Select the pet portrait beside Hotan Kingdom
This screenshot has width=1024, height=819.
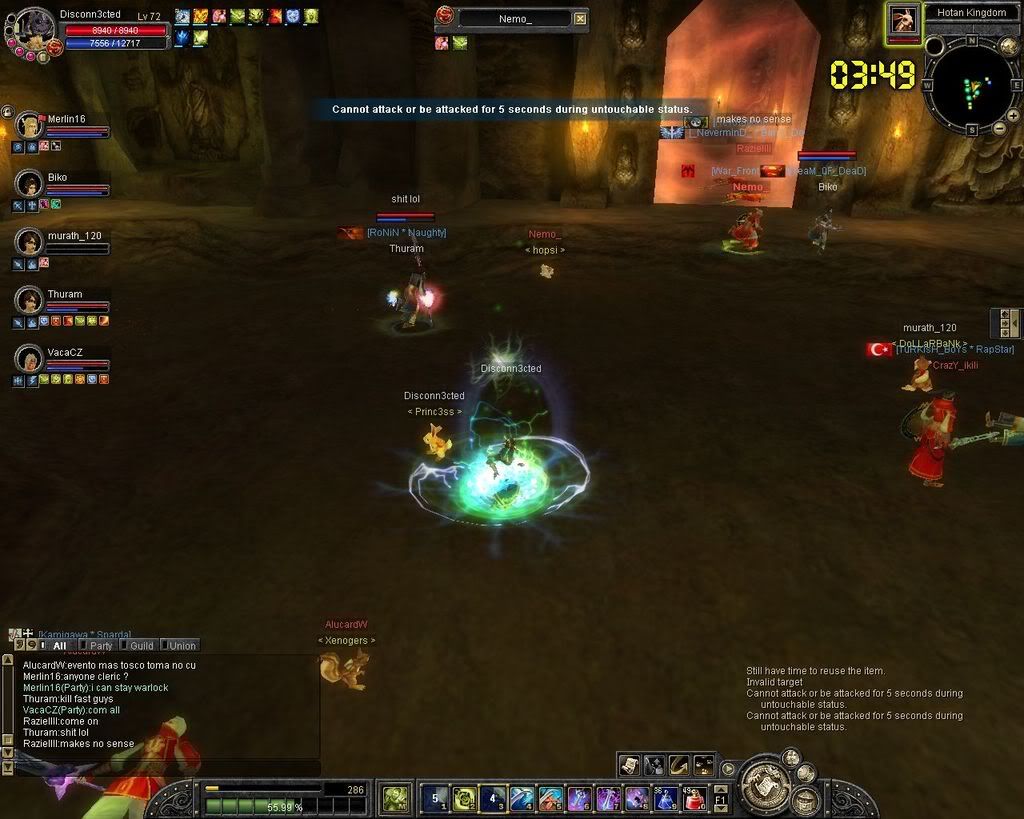coord(903,20)
